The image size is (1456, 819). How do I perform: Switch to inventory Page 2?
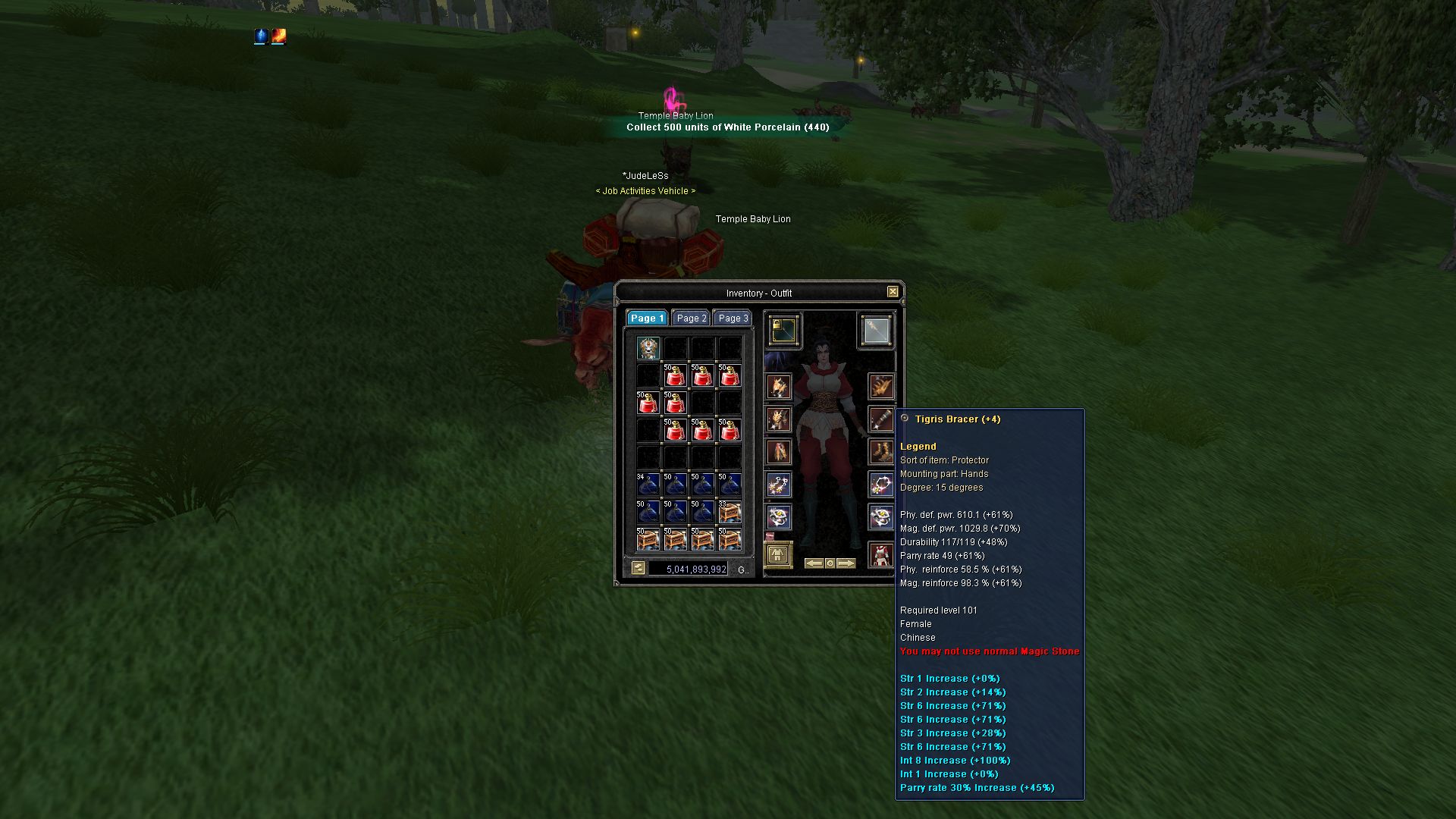[692, 318]
